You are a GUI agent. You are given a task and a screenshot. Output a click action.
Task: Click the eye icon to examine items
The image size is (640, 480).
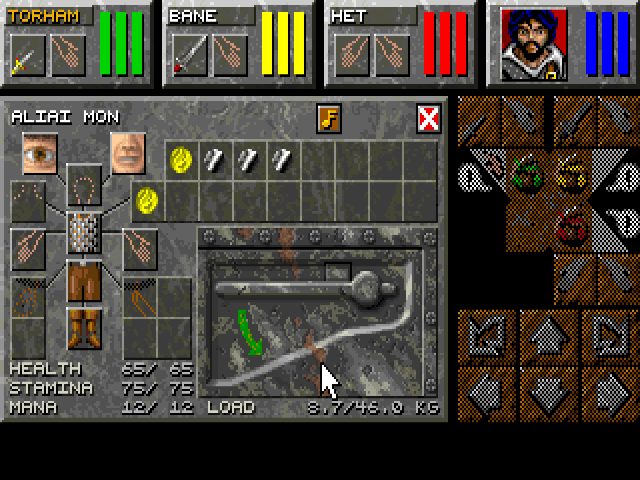click(x=40, y=152)
